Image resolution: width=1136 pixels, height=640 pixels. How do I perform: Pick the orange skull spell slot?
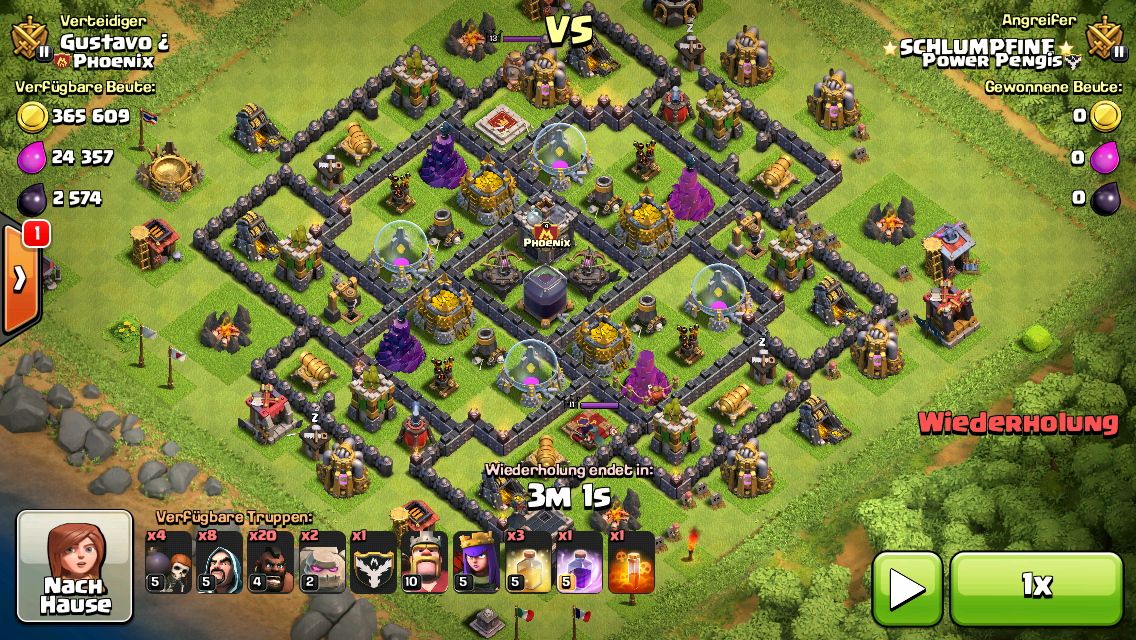(631, 562)
